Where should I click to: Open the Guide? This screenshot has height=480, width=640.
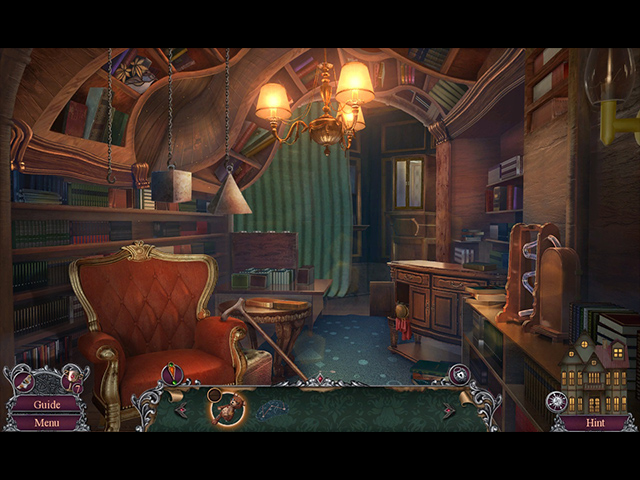pos(46,405)
